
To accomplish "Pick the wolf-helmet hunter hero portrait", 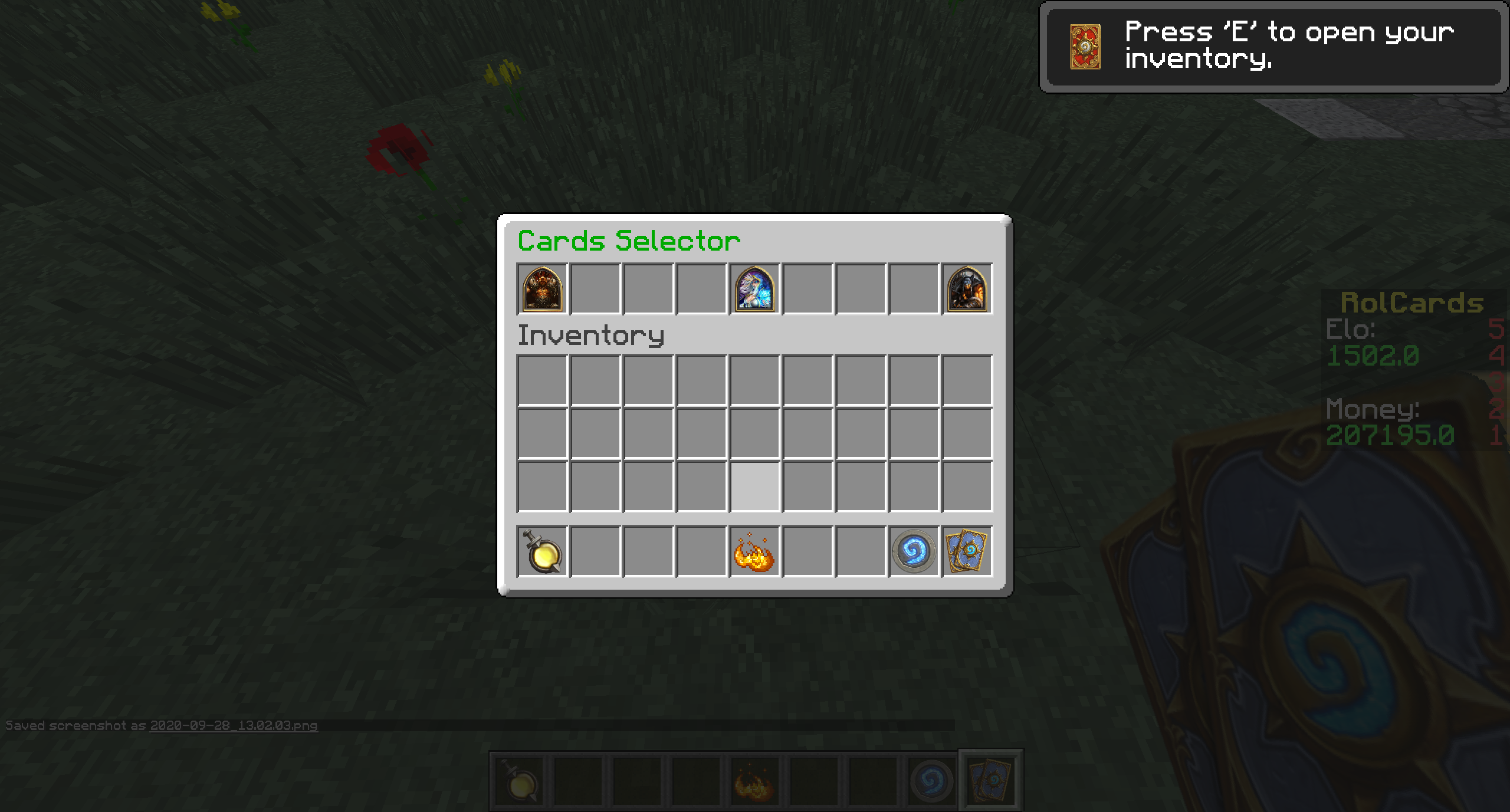I will [967, 288].
